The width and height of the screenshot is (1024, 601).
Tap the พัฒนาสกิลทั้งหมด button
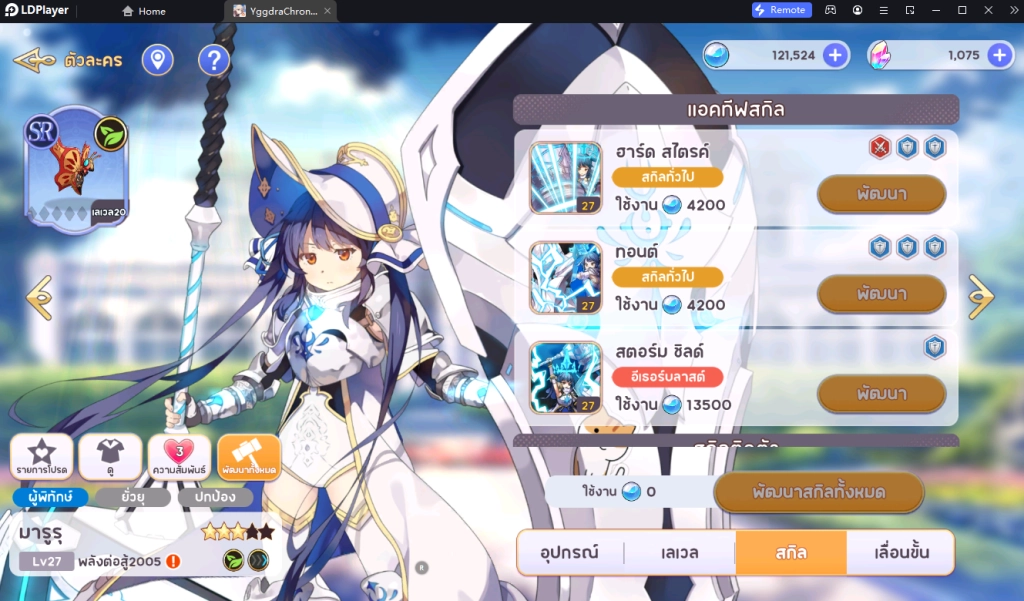pyautogui.click(x=818, y=492)
